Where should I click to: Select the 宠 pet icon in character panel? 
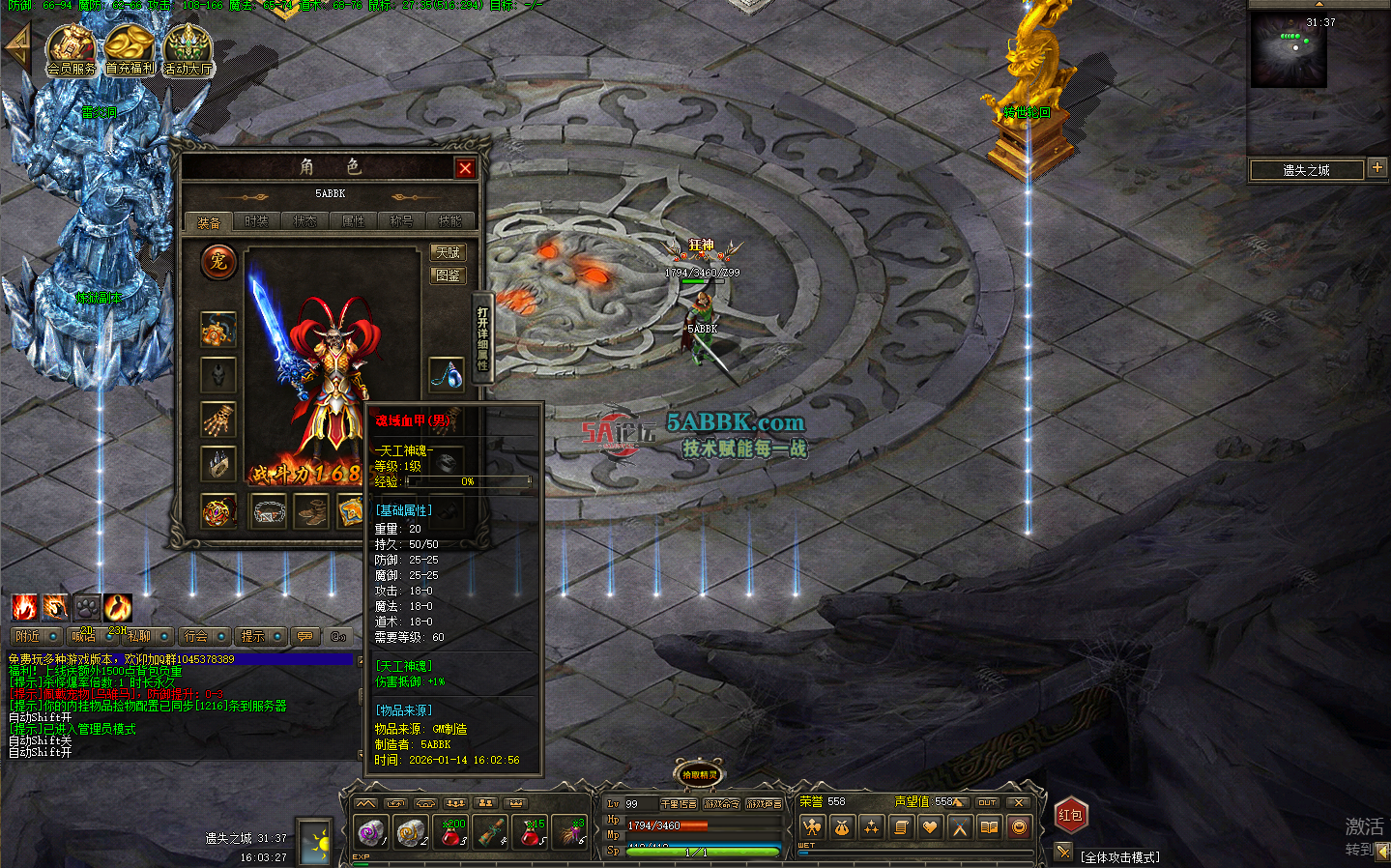coord(218,262)
